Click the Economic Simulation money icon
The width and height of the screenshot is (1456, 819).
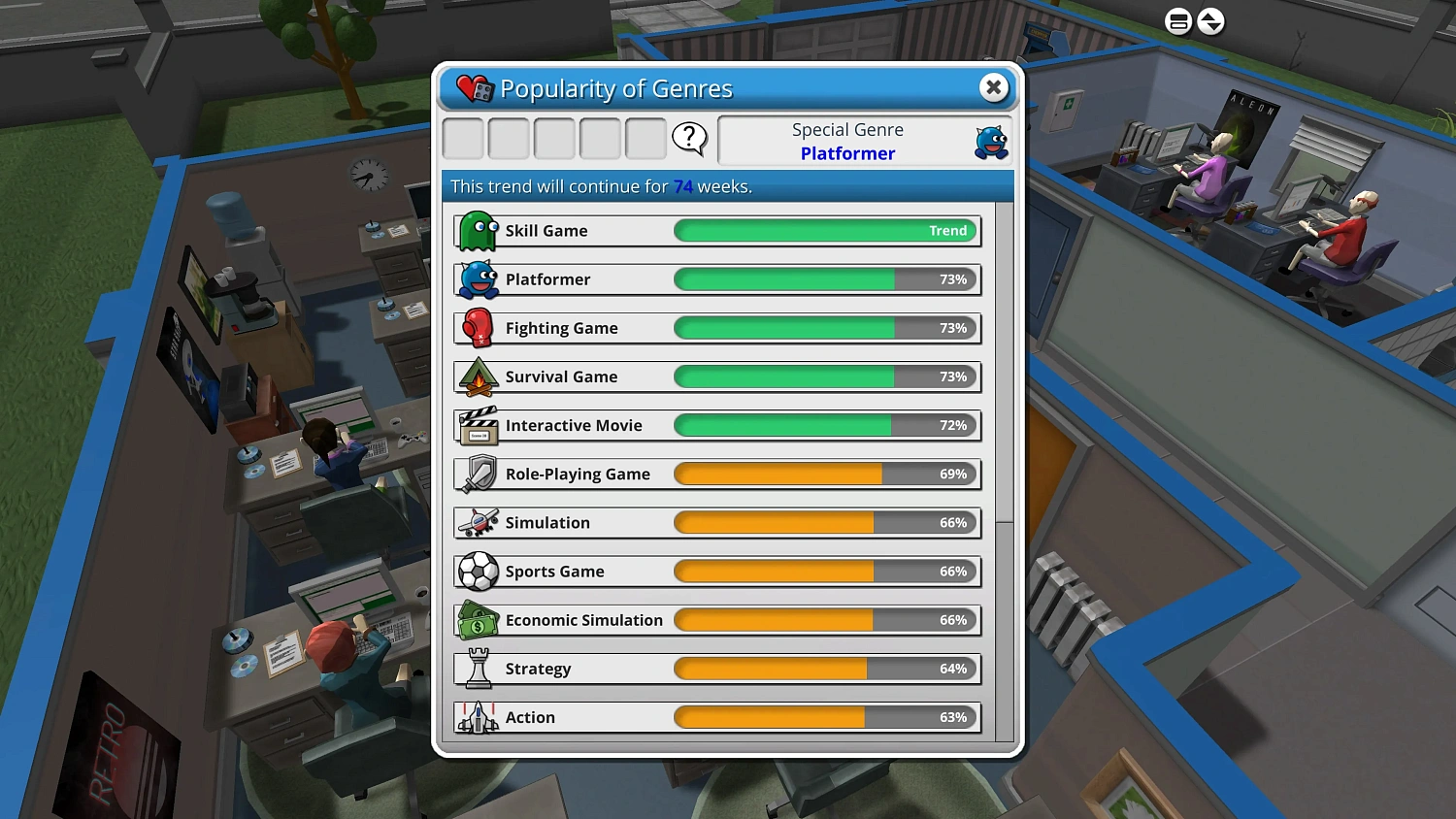pyautogui.click(x=477, y=620)
